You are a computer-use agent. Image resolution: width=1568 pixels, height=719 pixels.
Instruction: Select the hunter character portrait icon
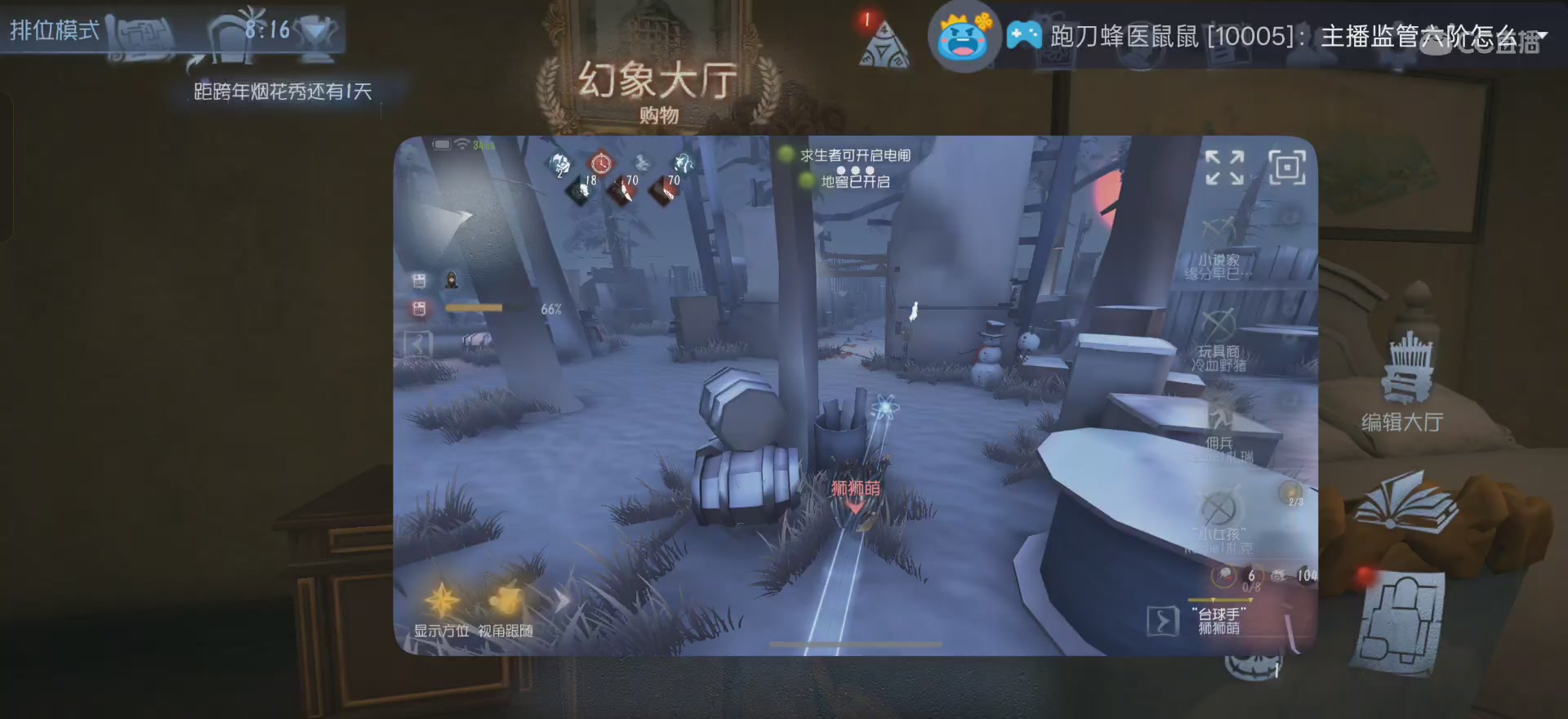(x=452, y=281)
